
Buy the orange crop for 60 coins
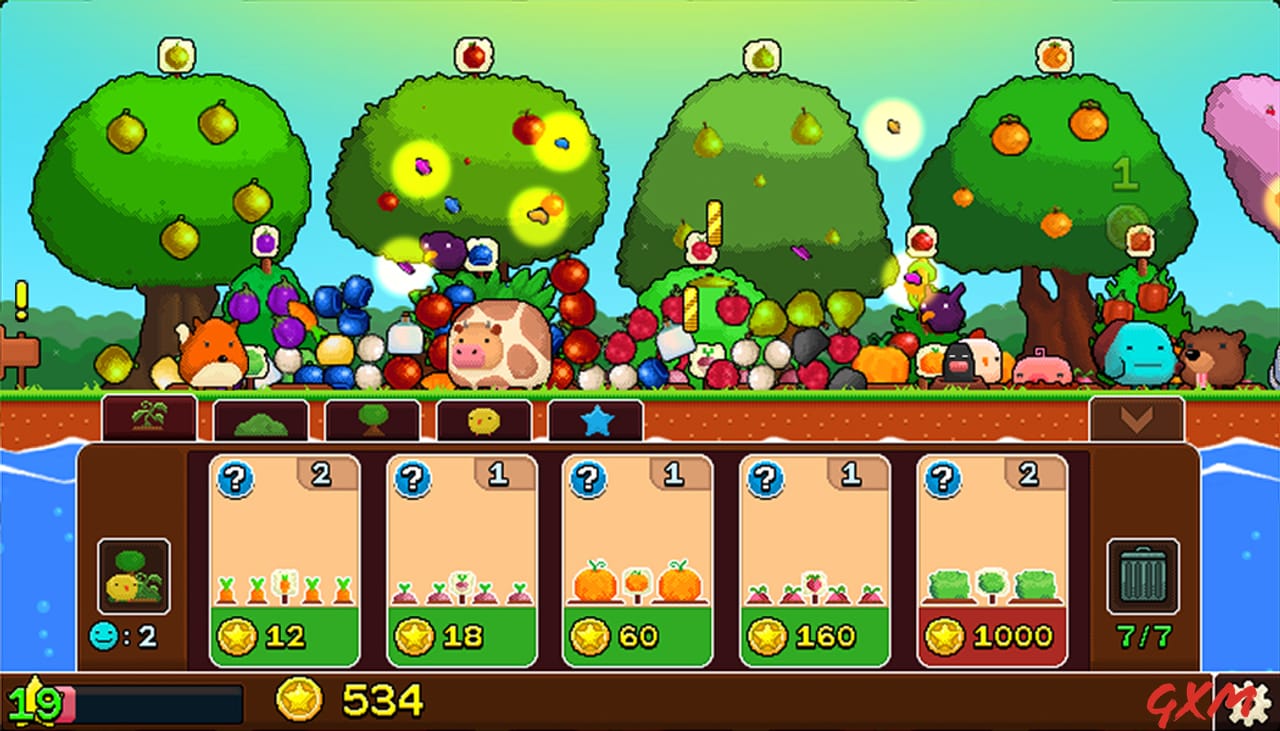point(637,635)
